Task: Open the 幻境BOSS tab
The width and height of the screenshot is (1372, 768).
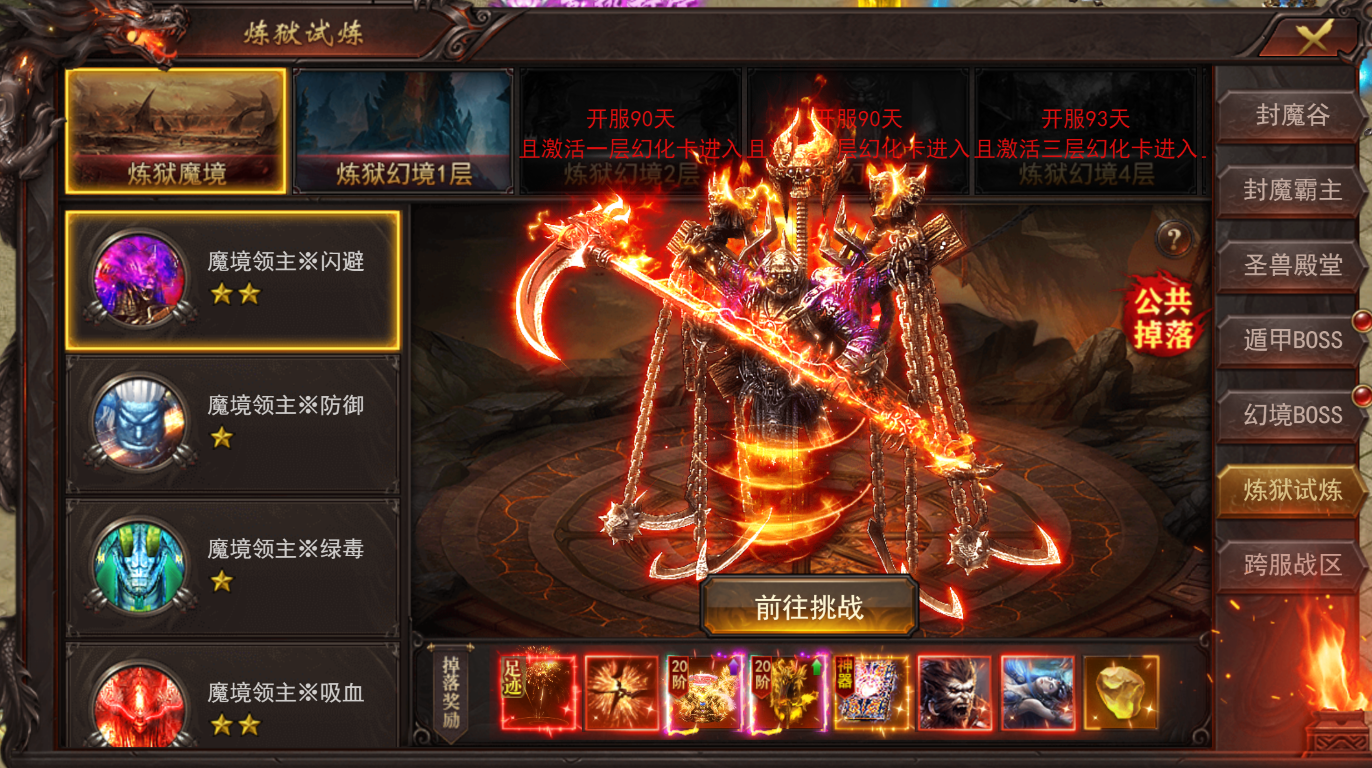Action: coord(1291,415)
